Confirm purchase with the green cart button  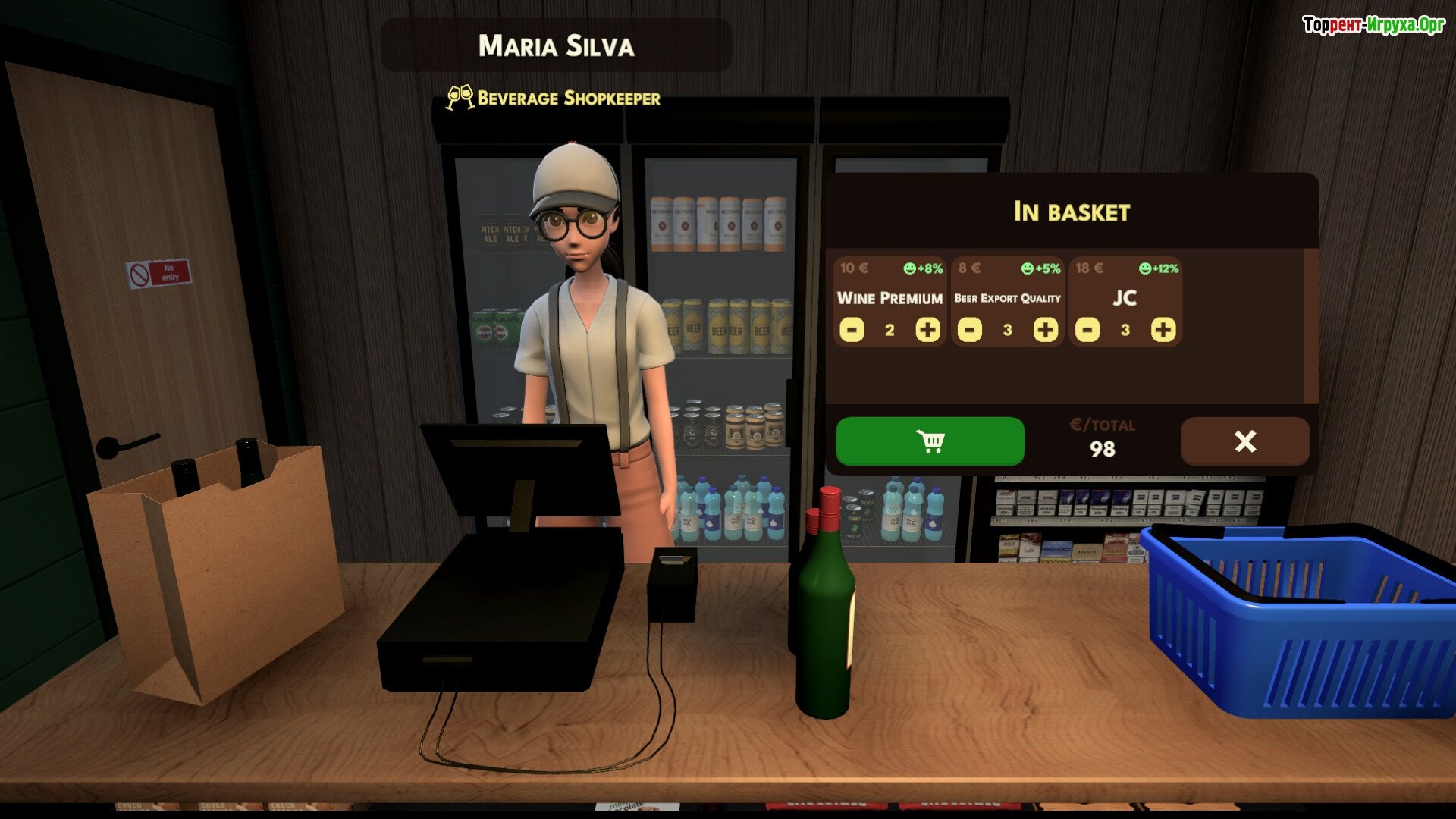coord(930,441)
